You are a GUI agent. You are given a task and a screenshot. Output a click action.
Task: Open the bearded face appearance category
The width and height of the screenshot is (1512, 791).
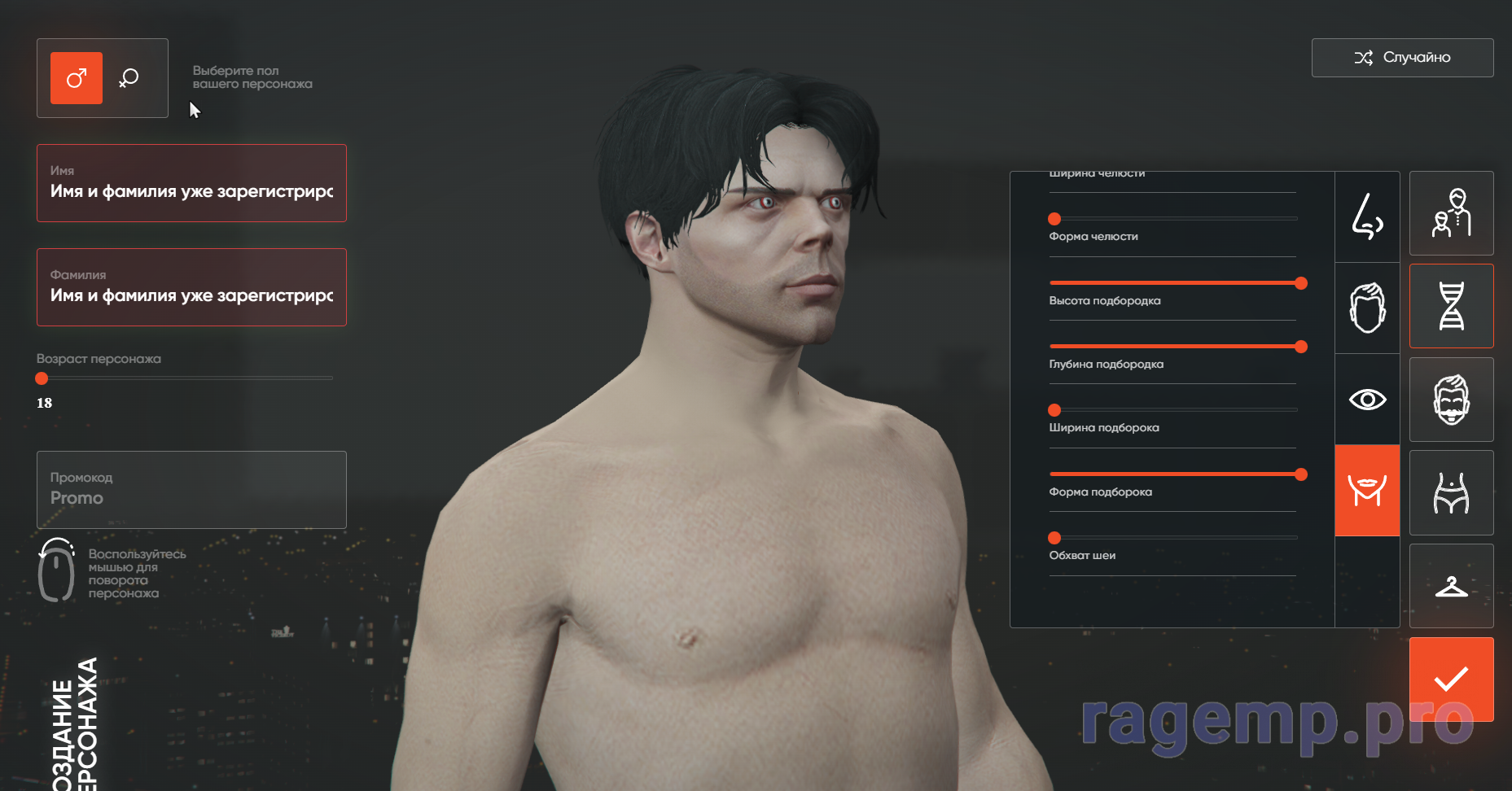(x=1451, y=400)
